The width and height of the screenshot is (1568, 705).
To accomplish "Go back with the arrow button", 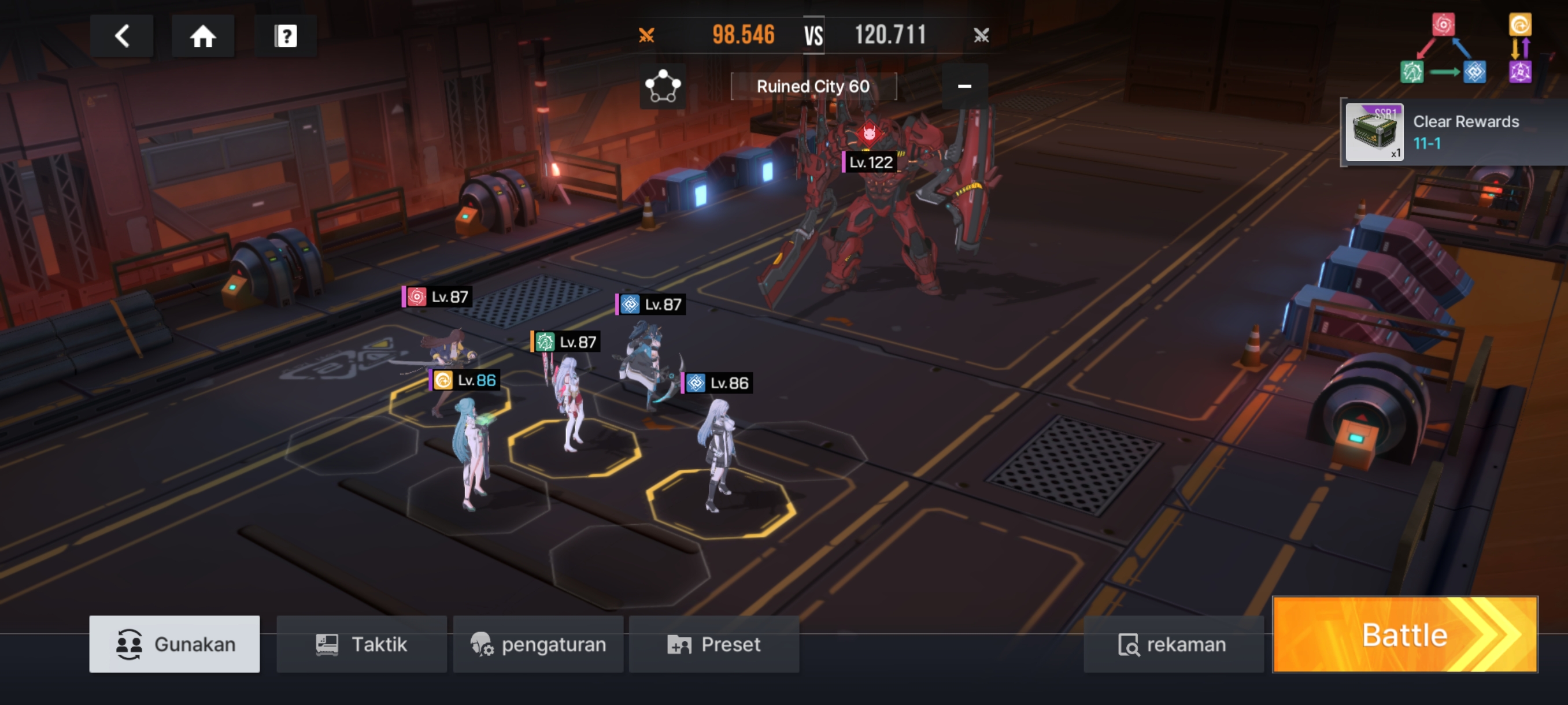I will [122, 36].
